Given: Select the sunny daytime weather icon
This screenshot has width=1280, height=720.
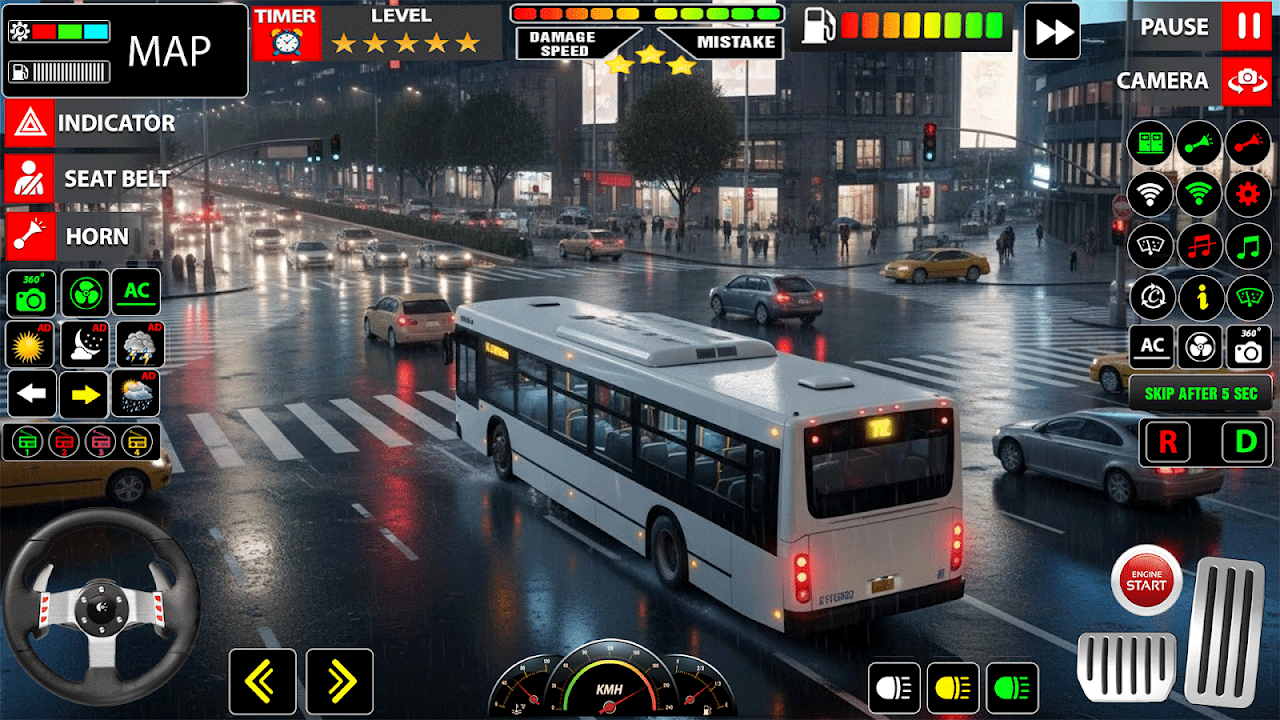Looking at the screenshot, I should tap(30, 344).
